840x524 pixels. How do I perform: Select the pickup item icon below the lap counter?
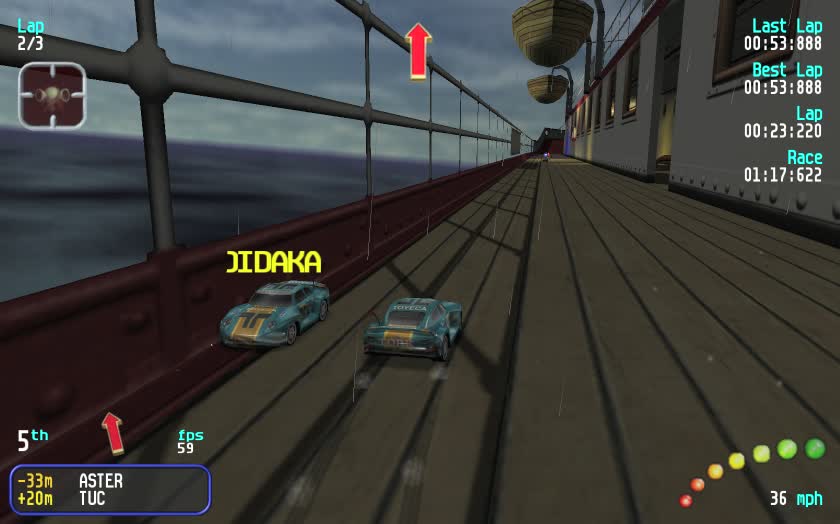click(52, 95)
